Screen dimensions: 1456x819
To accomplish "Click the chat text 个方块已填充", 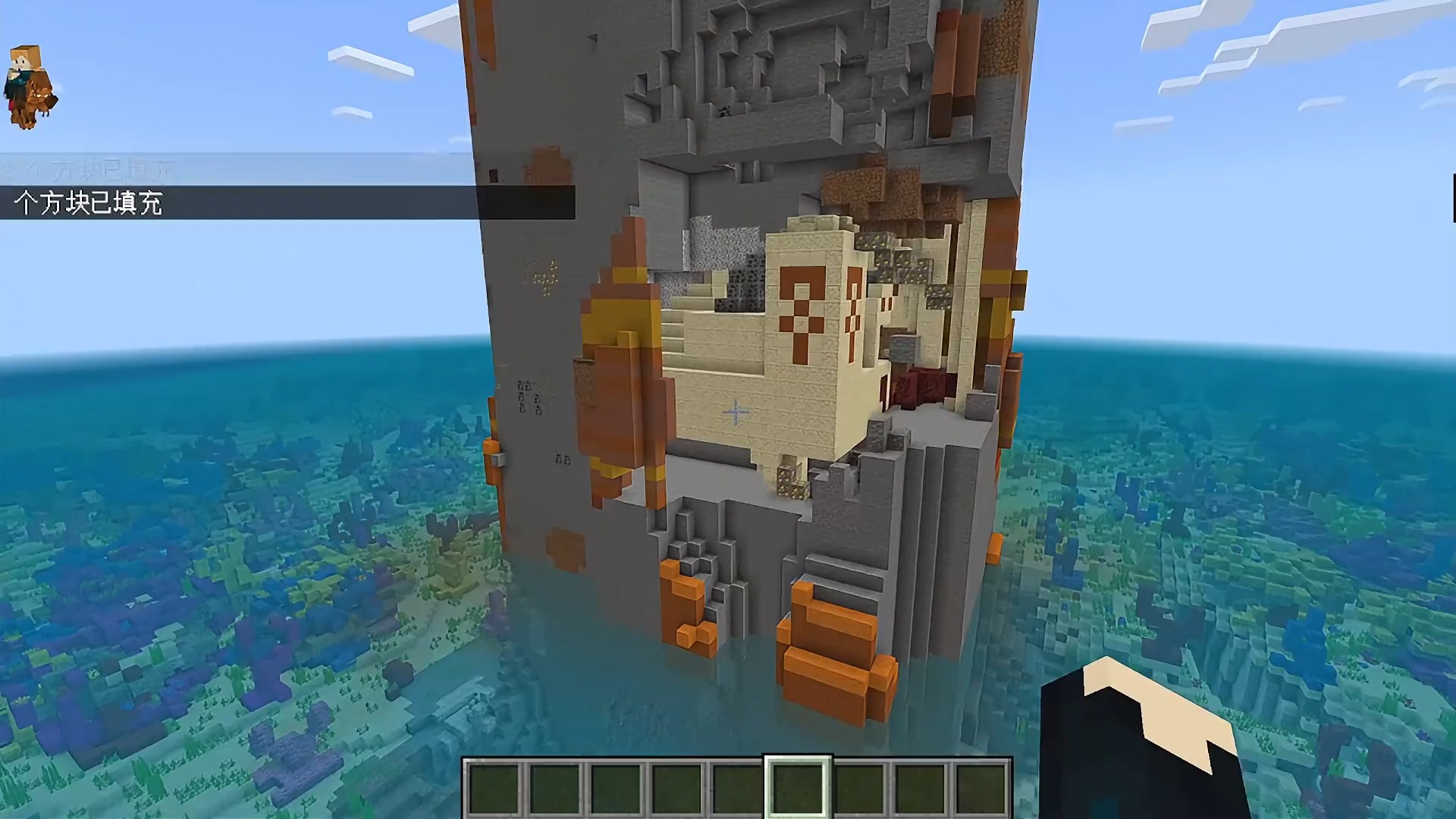I will tap(91, 202).
